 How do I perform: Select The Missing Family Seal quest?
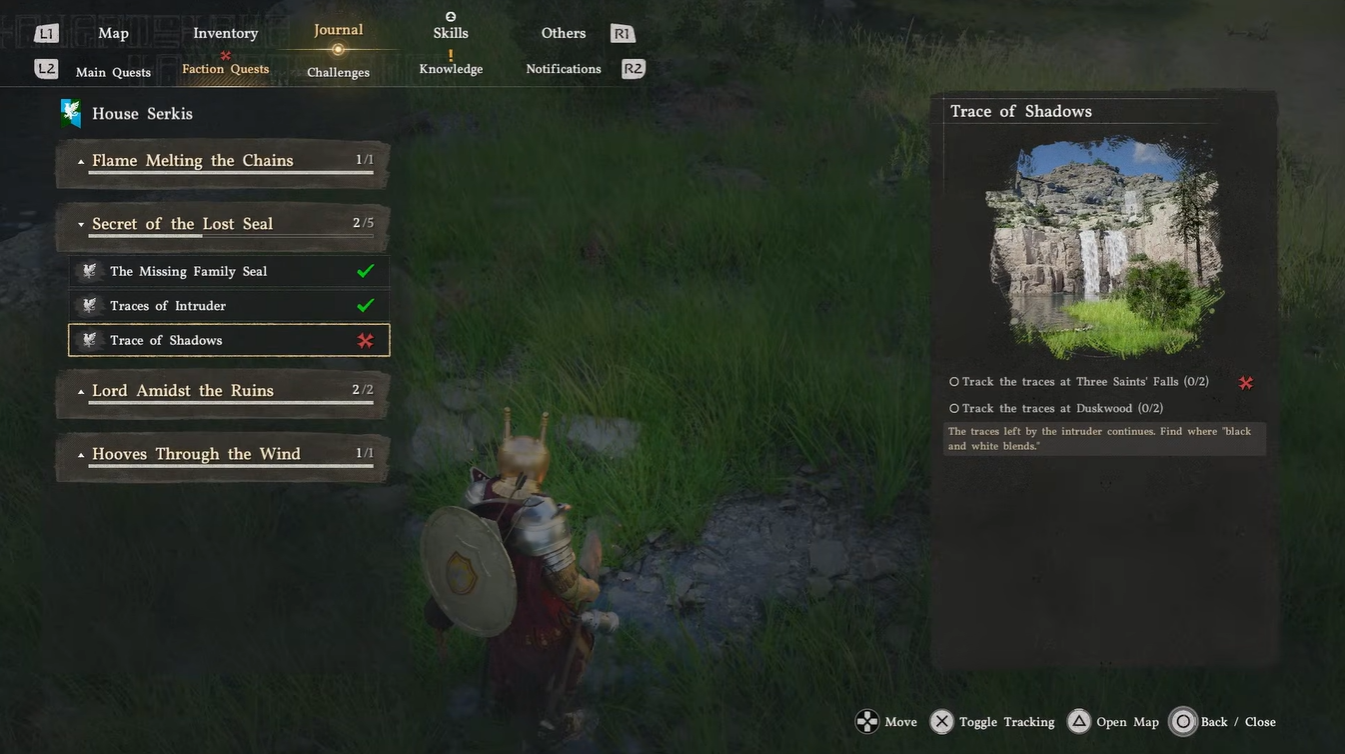click(x=229, y=271)
